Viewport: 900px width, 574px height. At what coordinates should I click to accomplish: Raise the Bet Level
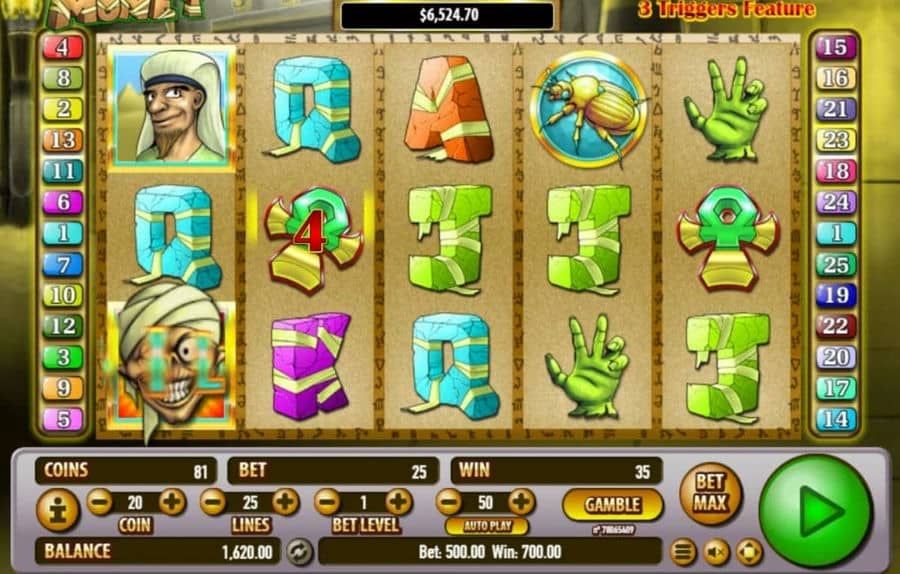coord(399,502)
